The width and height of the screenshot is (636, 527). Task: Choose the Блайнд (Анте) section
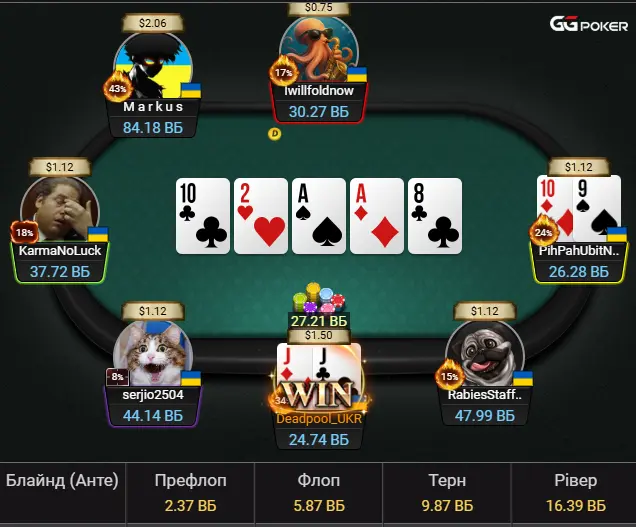coord(62,481)
